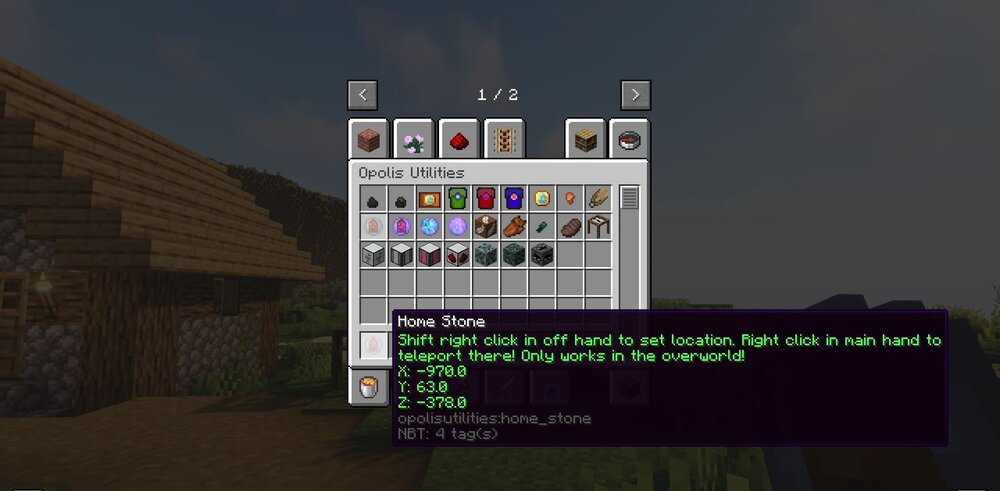
Task: Take the dark wither-faced block
Action: point(542,254)
